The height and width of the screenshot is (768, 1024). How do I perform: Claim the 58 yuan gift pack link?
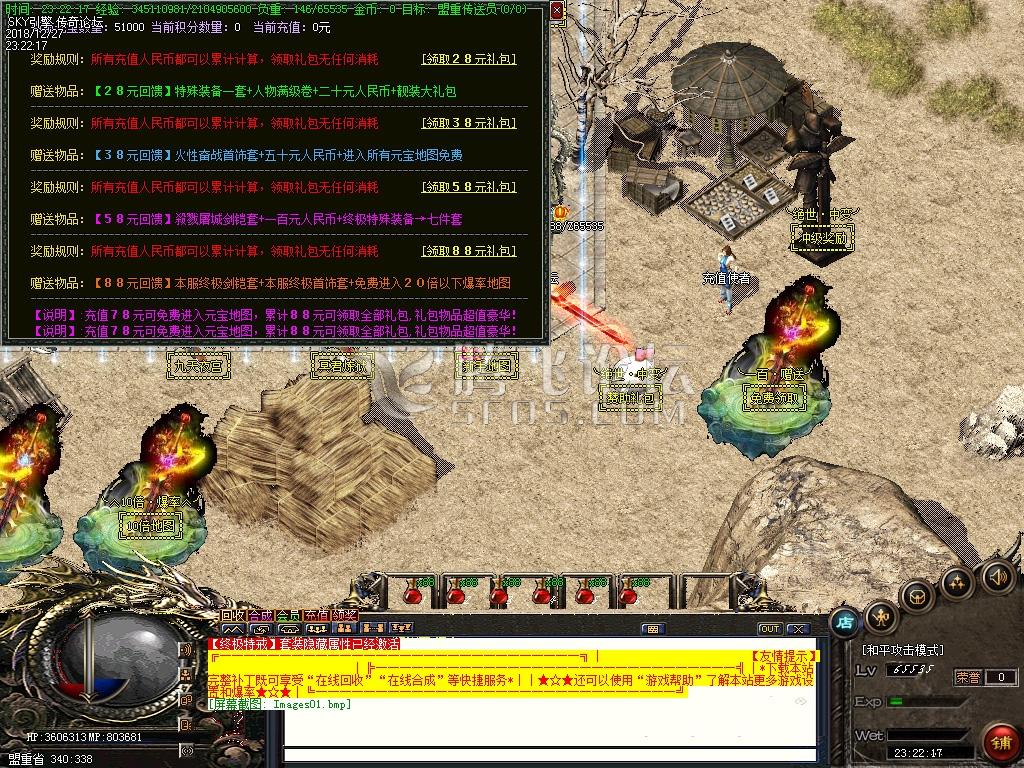[468, 187]
